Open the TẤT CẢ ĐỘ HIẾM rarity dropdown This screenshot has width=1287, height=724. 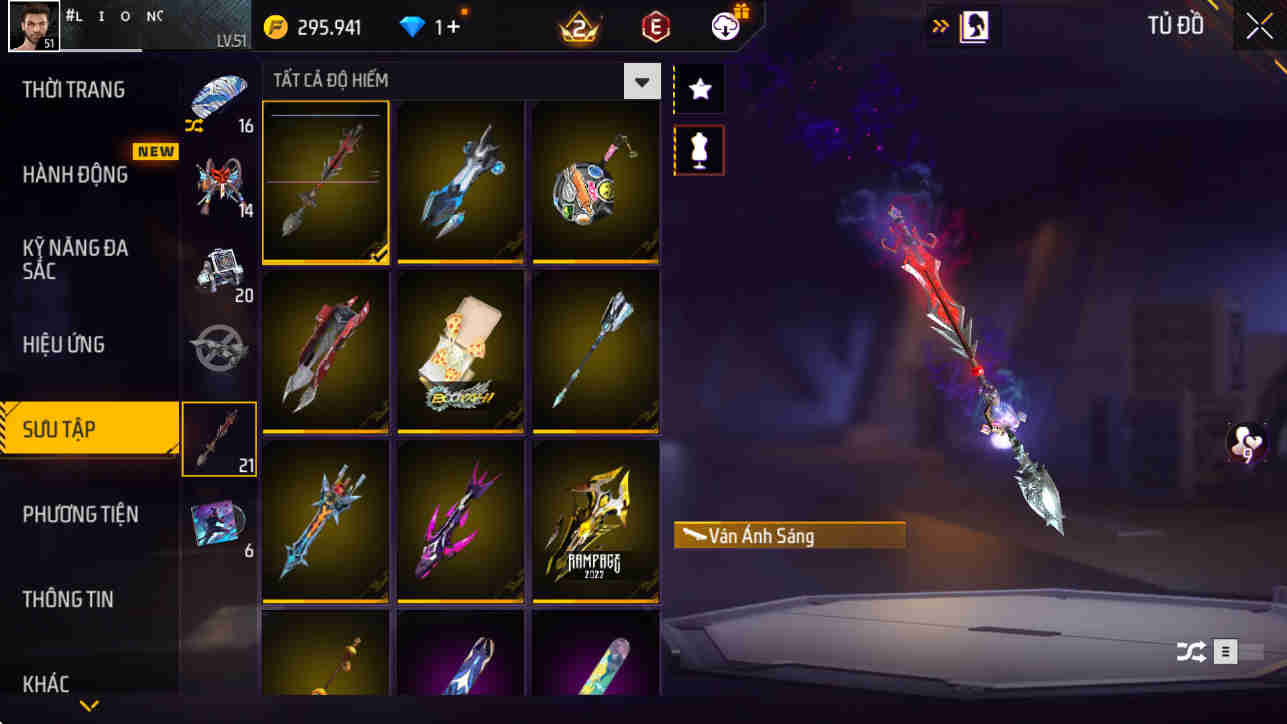pos(642,80)
